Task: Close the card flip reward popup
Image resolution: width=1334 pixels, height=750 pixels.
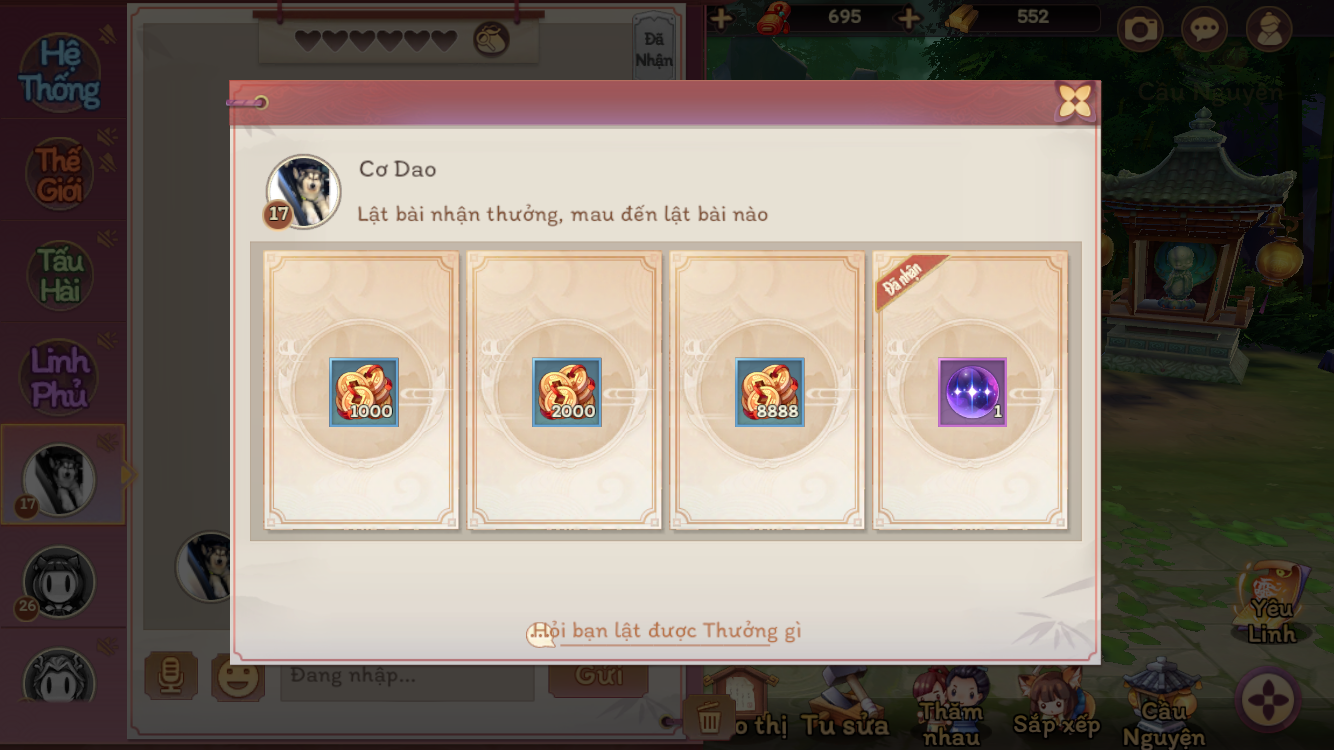Action: pyautogui.click(x=1075, y=101)
